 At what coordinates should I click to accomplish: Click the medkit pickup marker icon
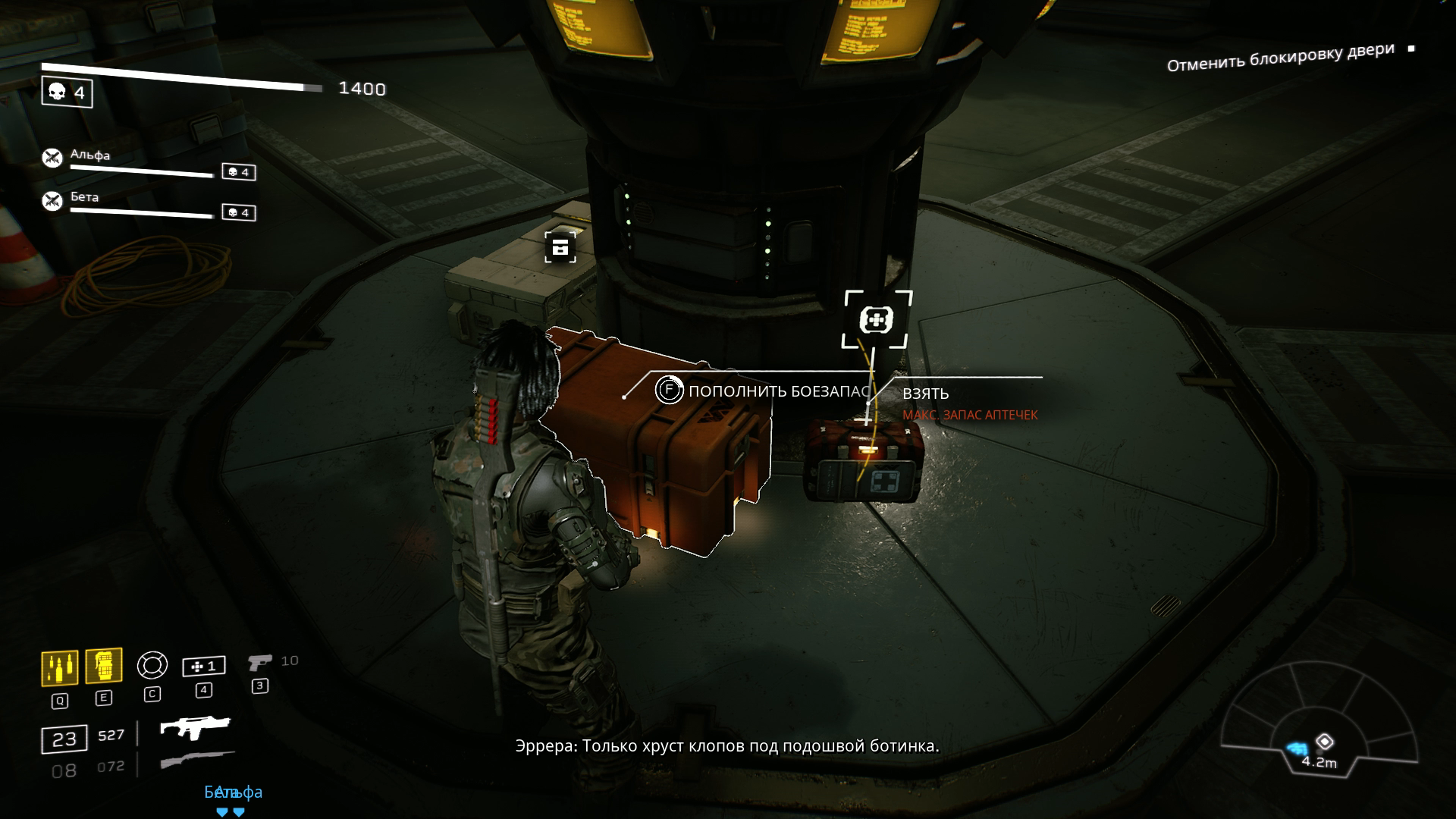point(877,320)
